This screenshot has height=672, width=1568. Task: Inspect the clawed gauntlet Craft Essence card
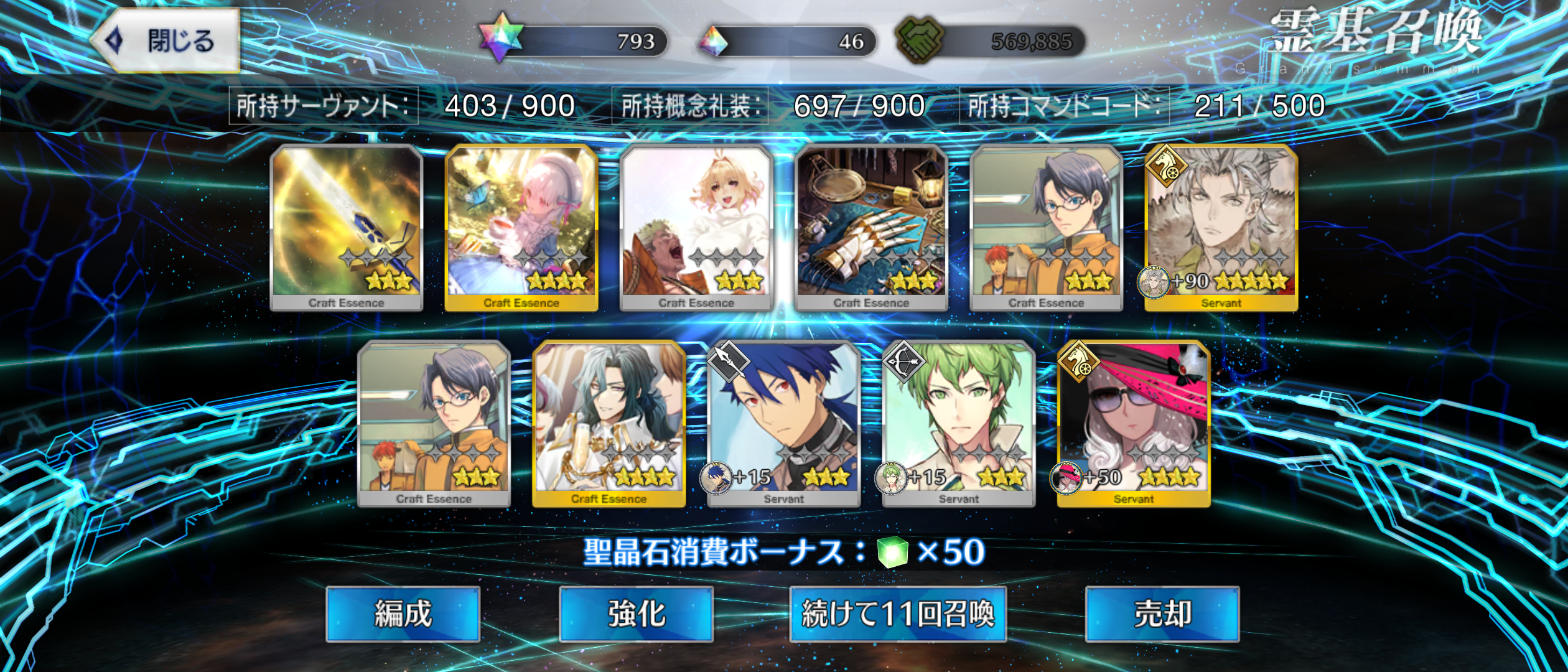(x=871, y=227)
